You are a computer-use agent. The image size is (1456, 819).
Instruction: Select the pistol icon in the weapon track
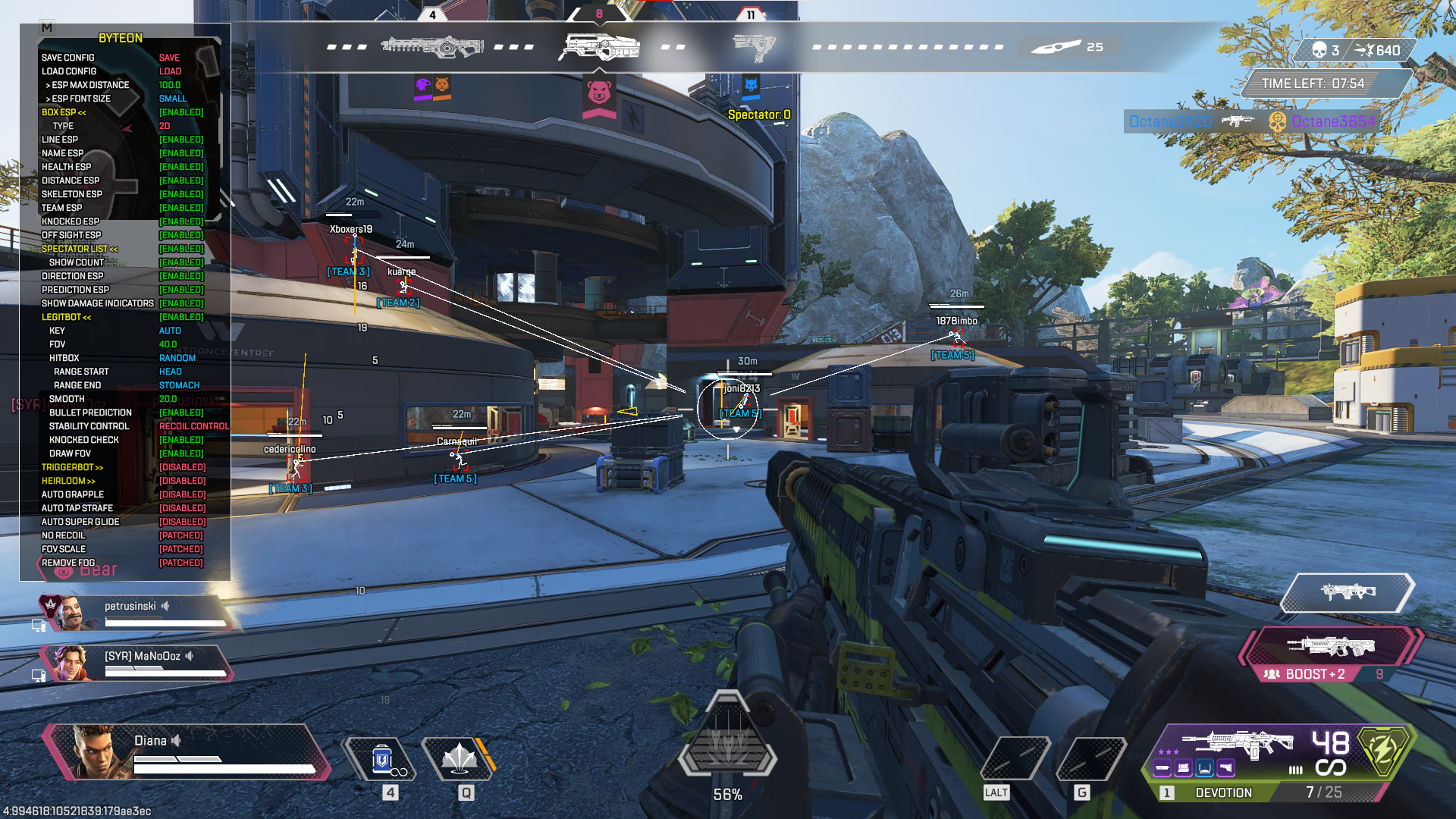click(753, 47)
